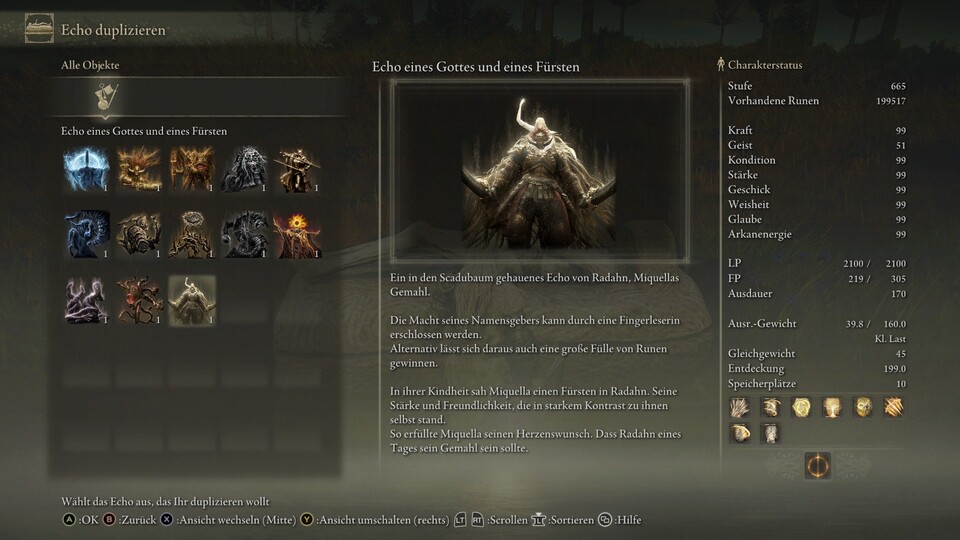This screenshot has width=960, height=540.
Task: Pick the golden spear knight echo
Action: click(295, 169)
